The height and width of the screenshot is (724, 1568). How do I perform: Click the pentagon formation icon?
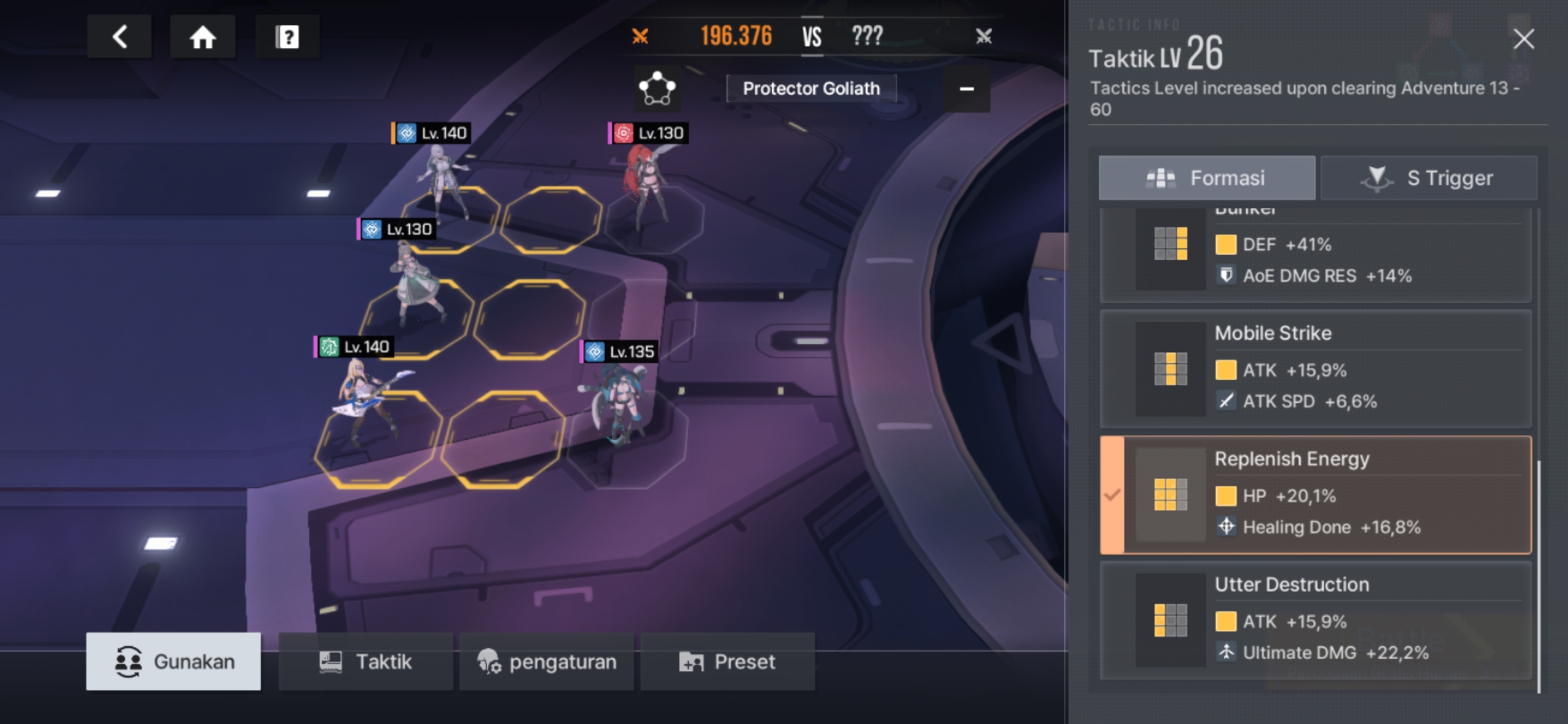pos(657,88)
